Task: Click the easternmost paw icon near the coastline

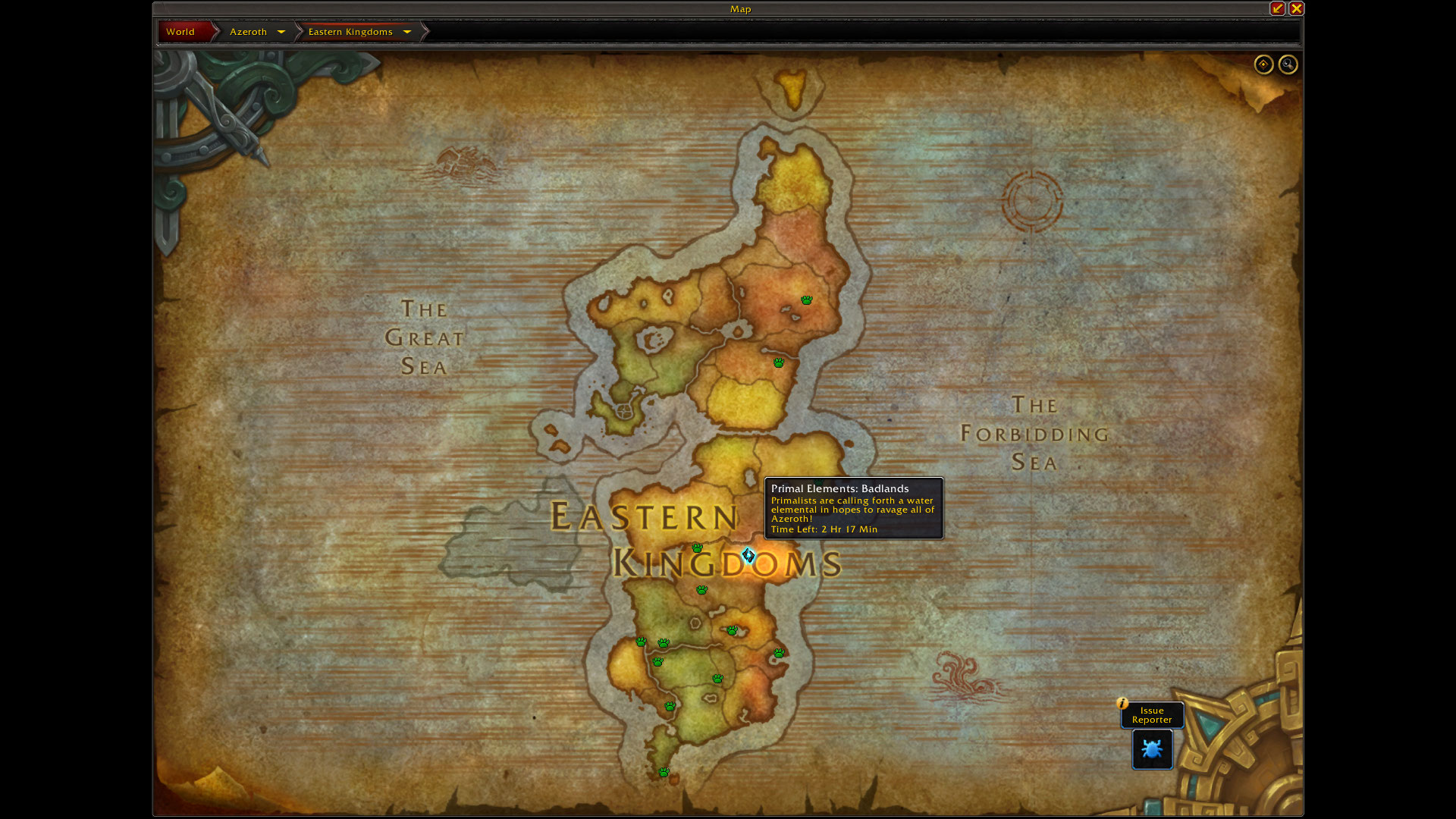Action: tap(780, 654)
